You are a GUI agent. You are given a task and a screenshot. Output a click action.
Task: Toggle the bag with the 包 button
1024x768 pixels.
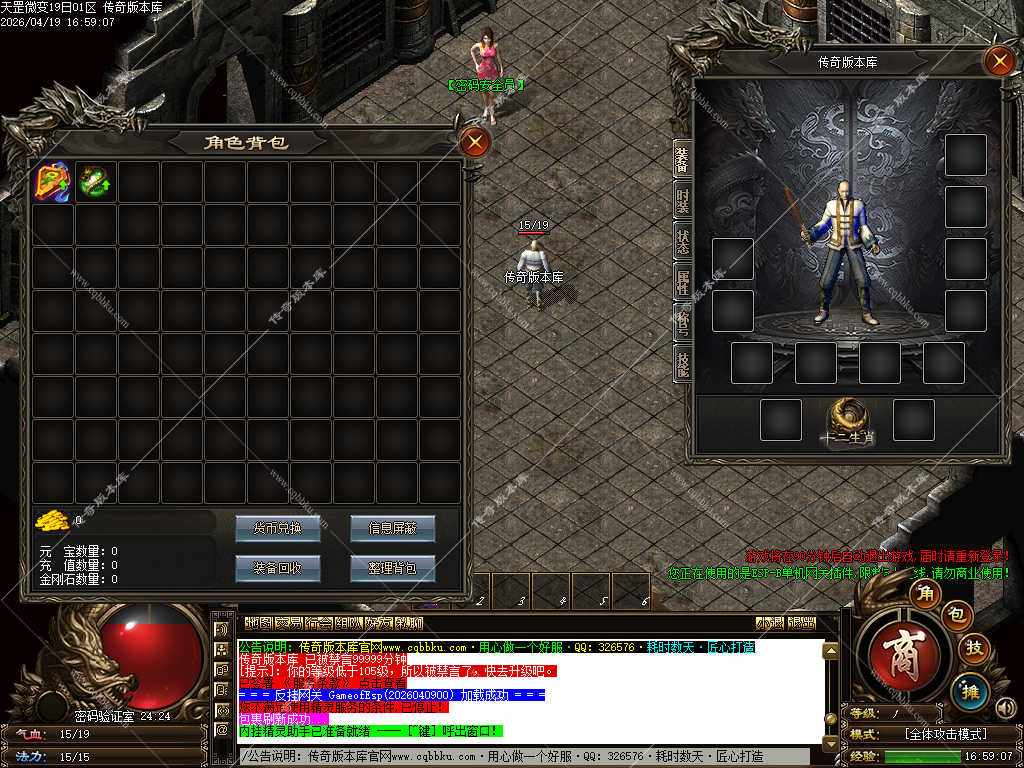click(956, 615)
